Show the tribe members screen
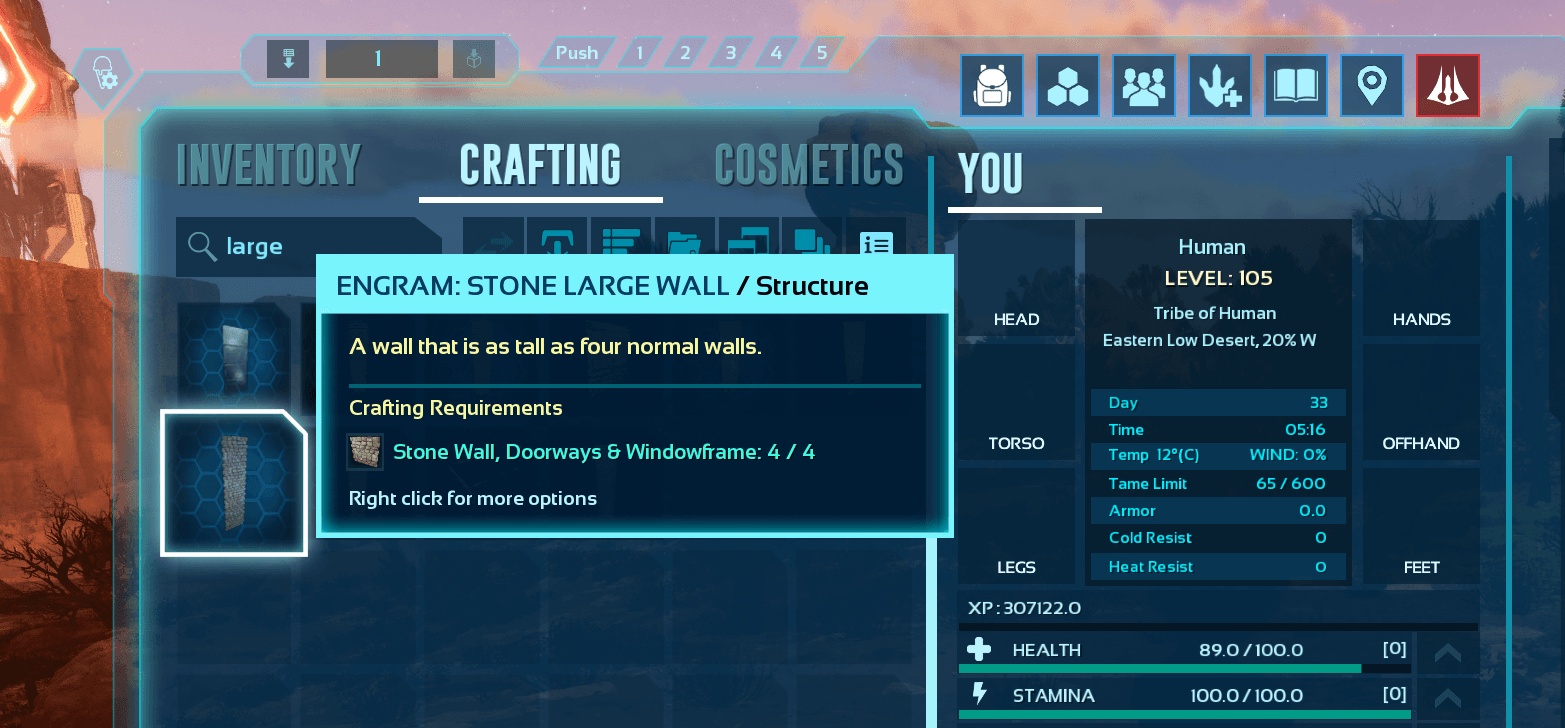1565x728 pixels. click(1144, 86)
